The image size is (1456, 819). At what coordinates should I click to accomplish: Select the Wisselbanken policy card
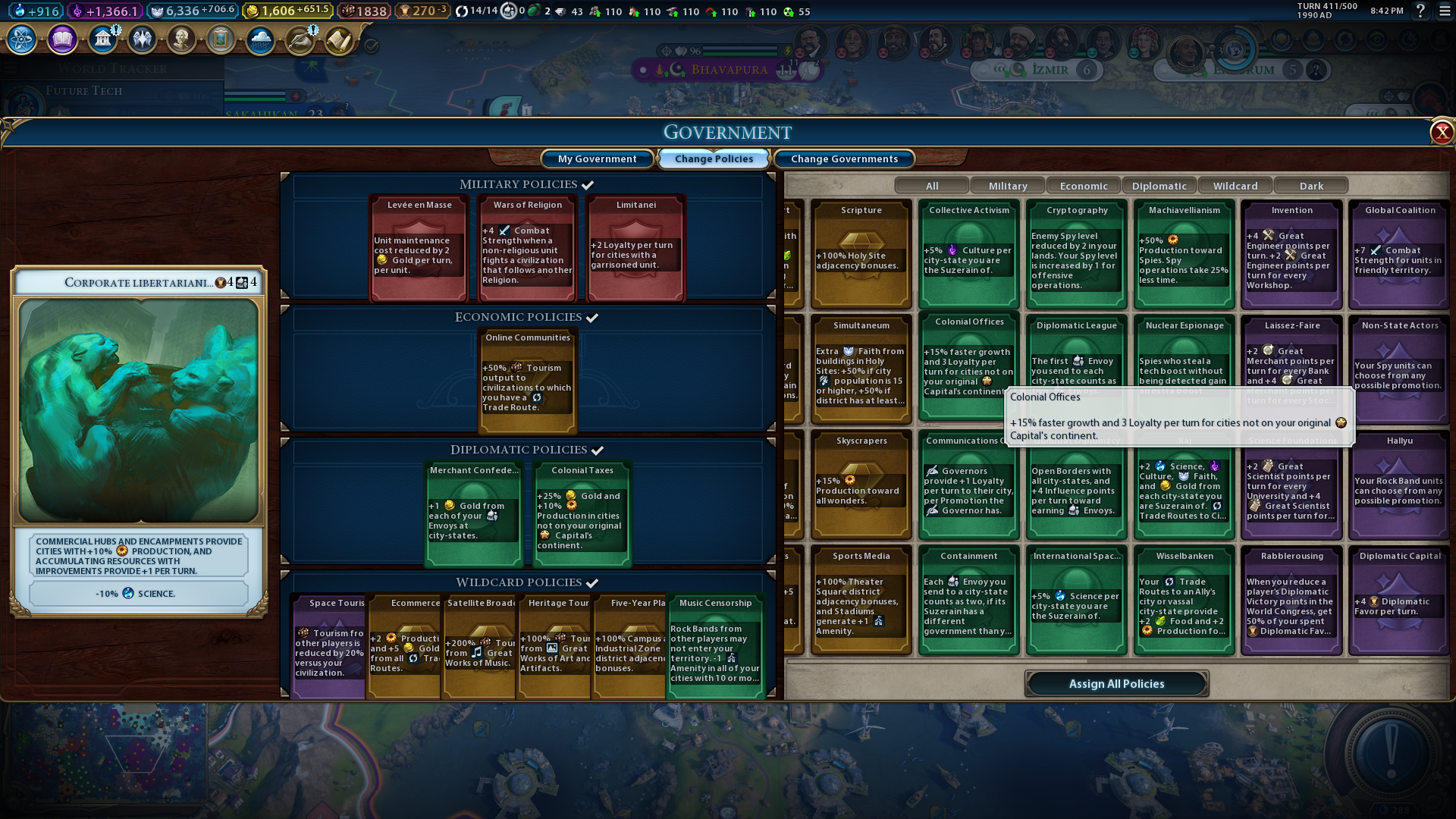point(1184,599)
